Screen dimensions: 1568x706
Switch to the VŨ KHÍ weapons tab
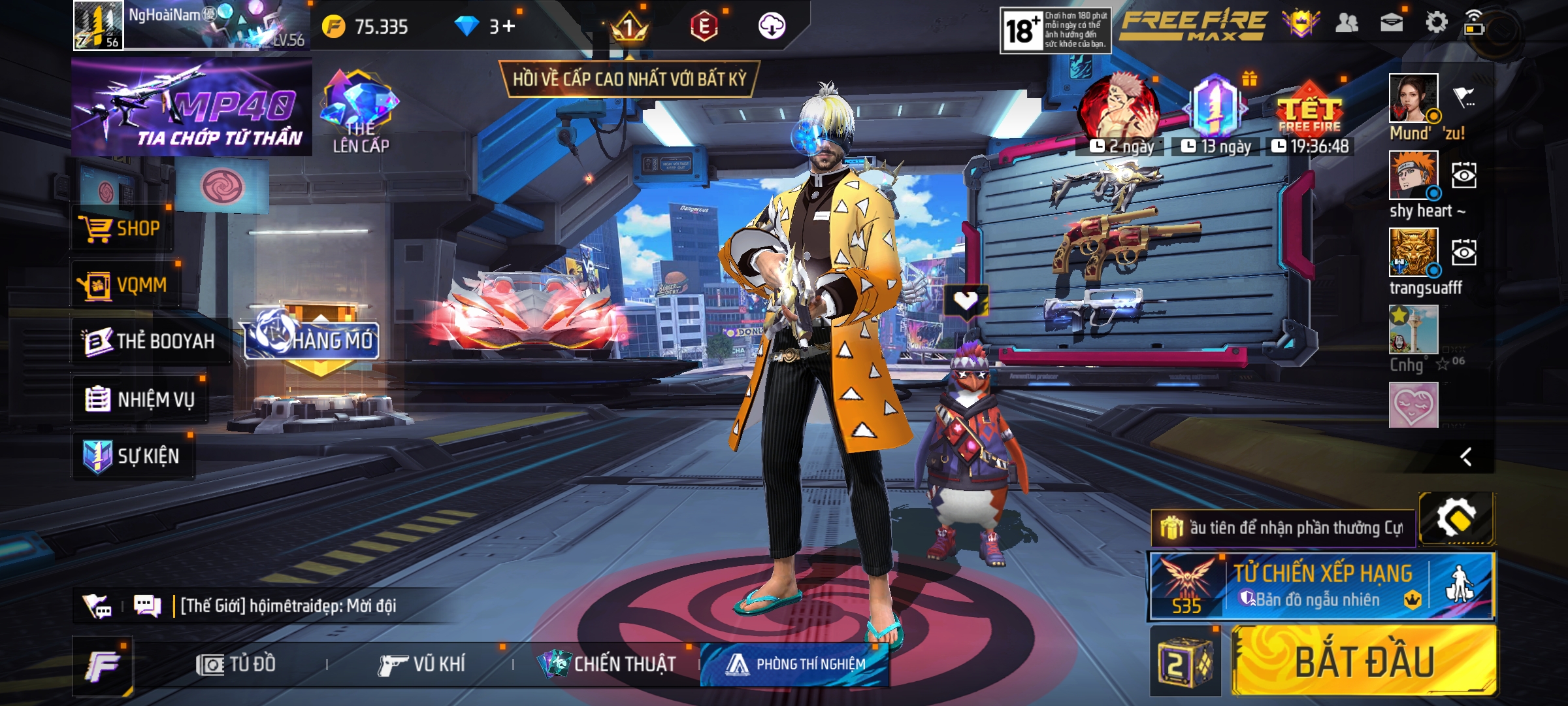coord(422,665)
